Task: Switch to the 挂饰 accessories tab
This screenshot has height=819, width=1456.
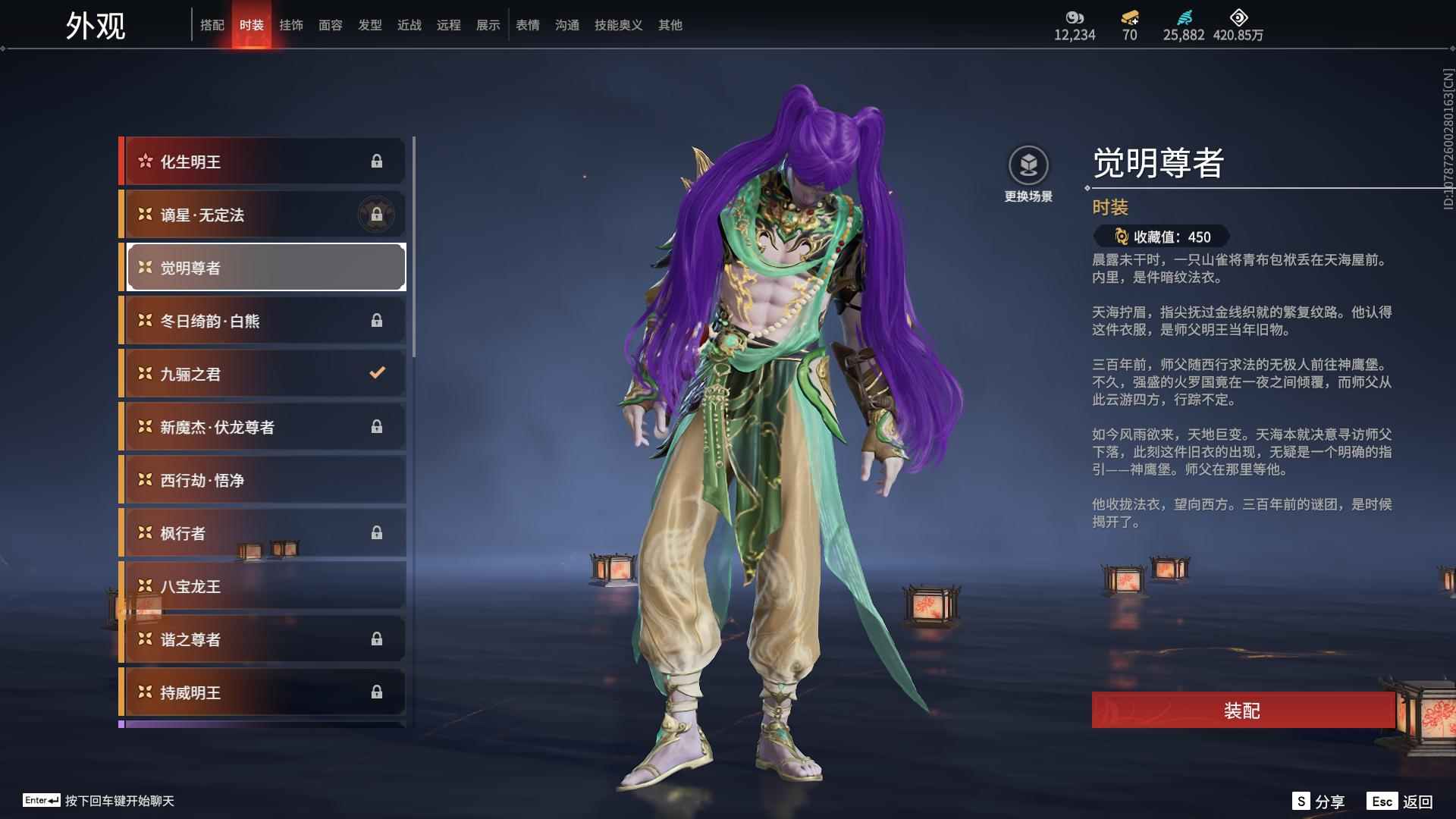Action: (291, 25)
